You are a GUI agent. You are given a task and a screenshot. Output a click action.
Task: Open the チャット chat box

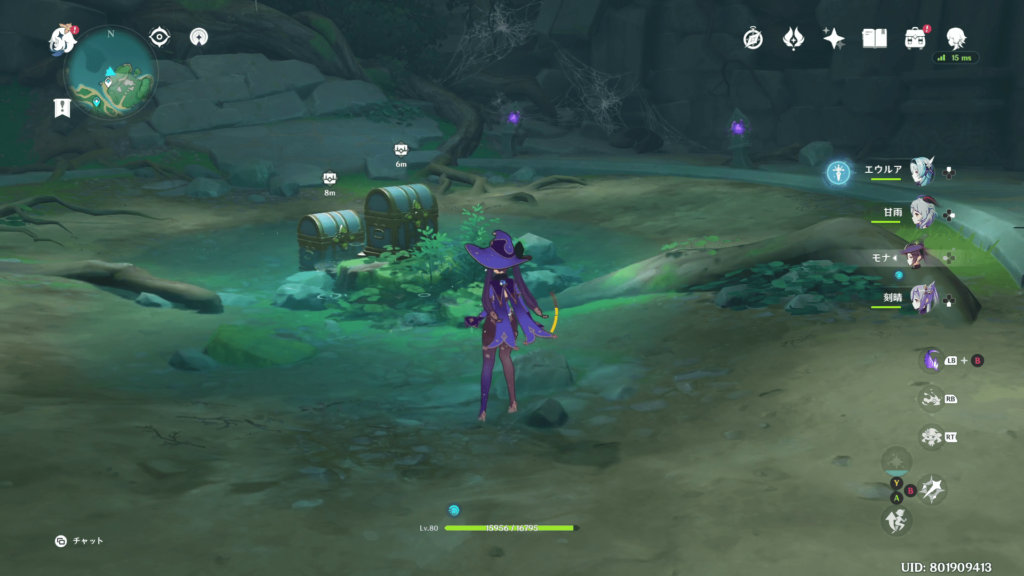click(x=79, y=541)
